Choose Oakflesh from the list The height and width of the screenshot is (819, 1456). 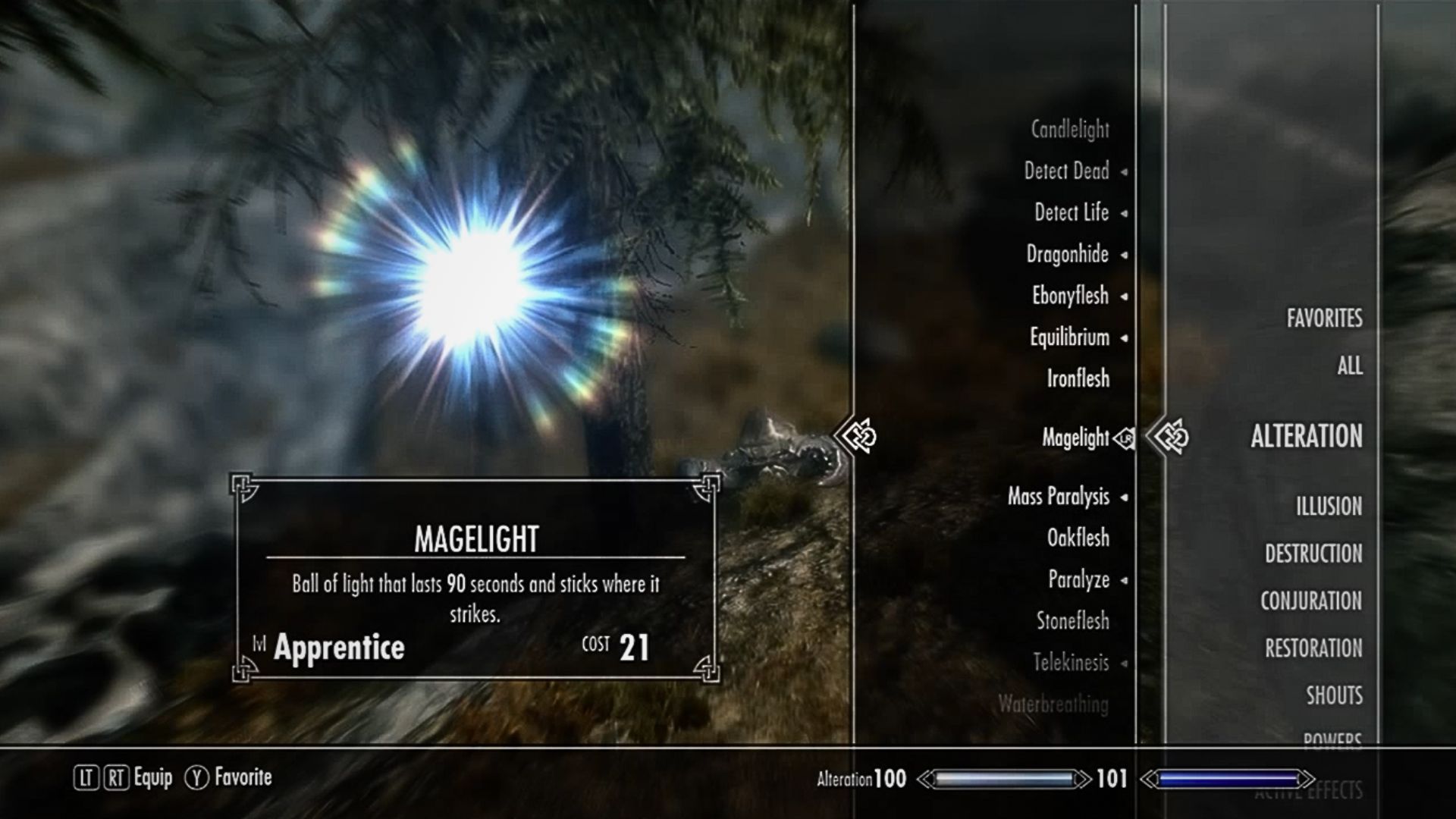pyautogui.click(x=1078, y=538)
